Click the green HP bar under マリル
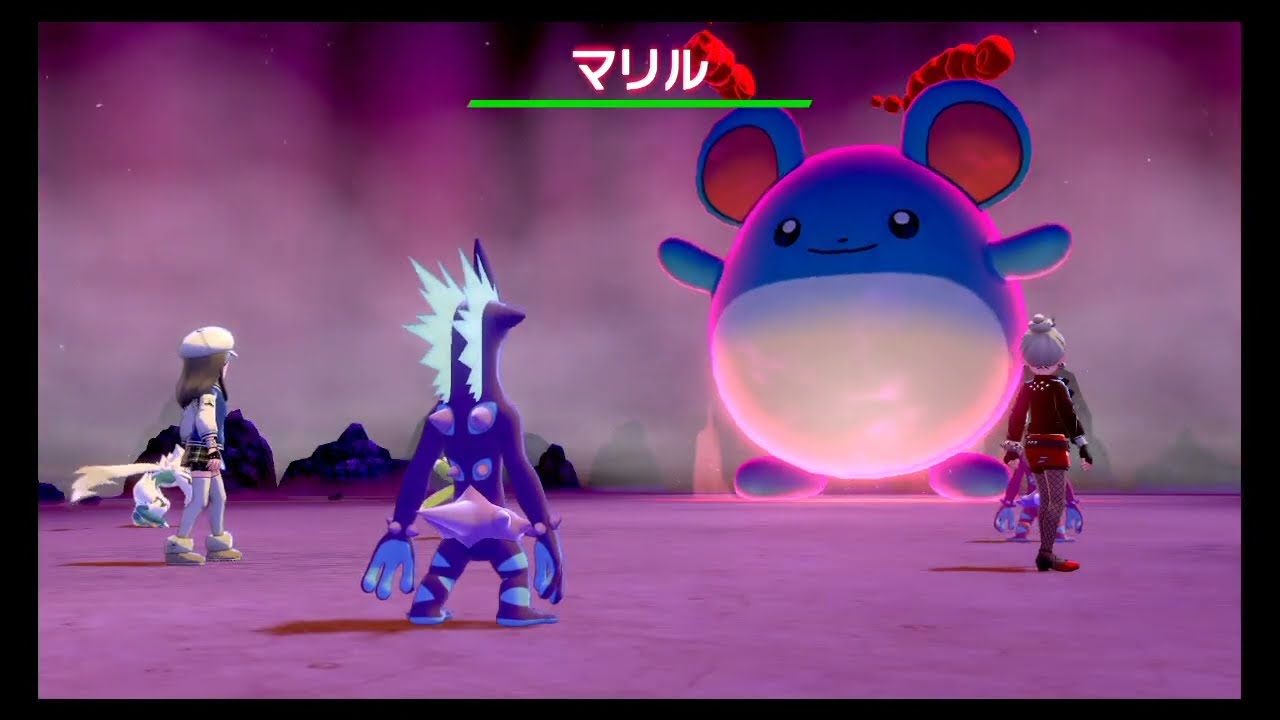Image resolution: width=1280 pixels, height=720 pixels. pos(640,100)
